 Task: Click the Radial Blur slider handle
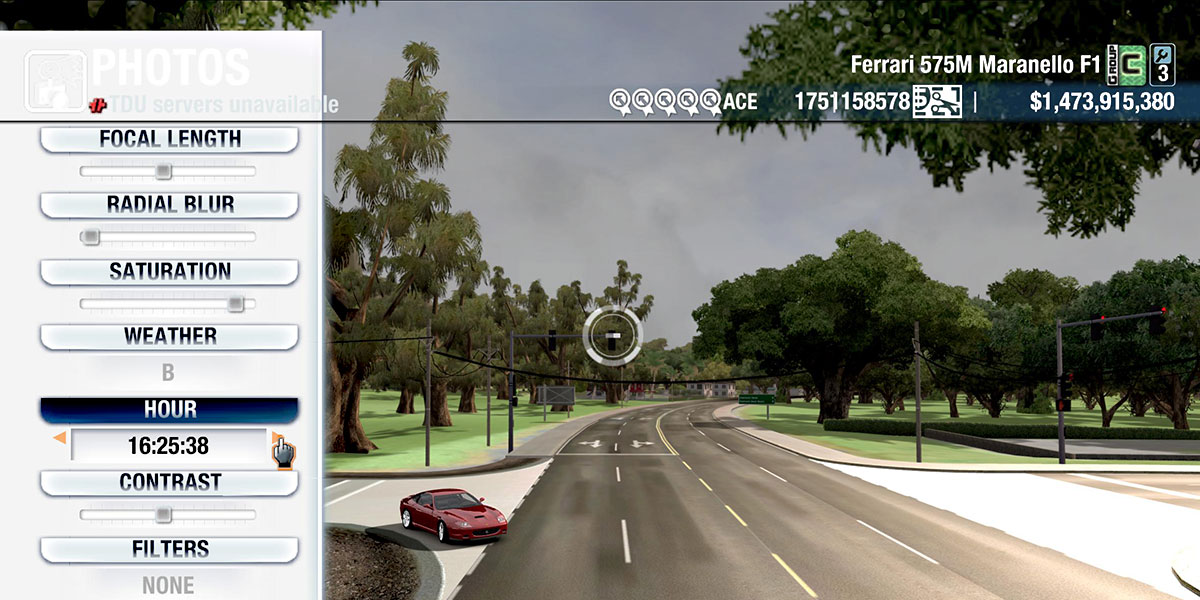[x=90, y=237]
